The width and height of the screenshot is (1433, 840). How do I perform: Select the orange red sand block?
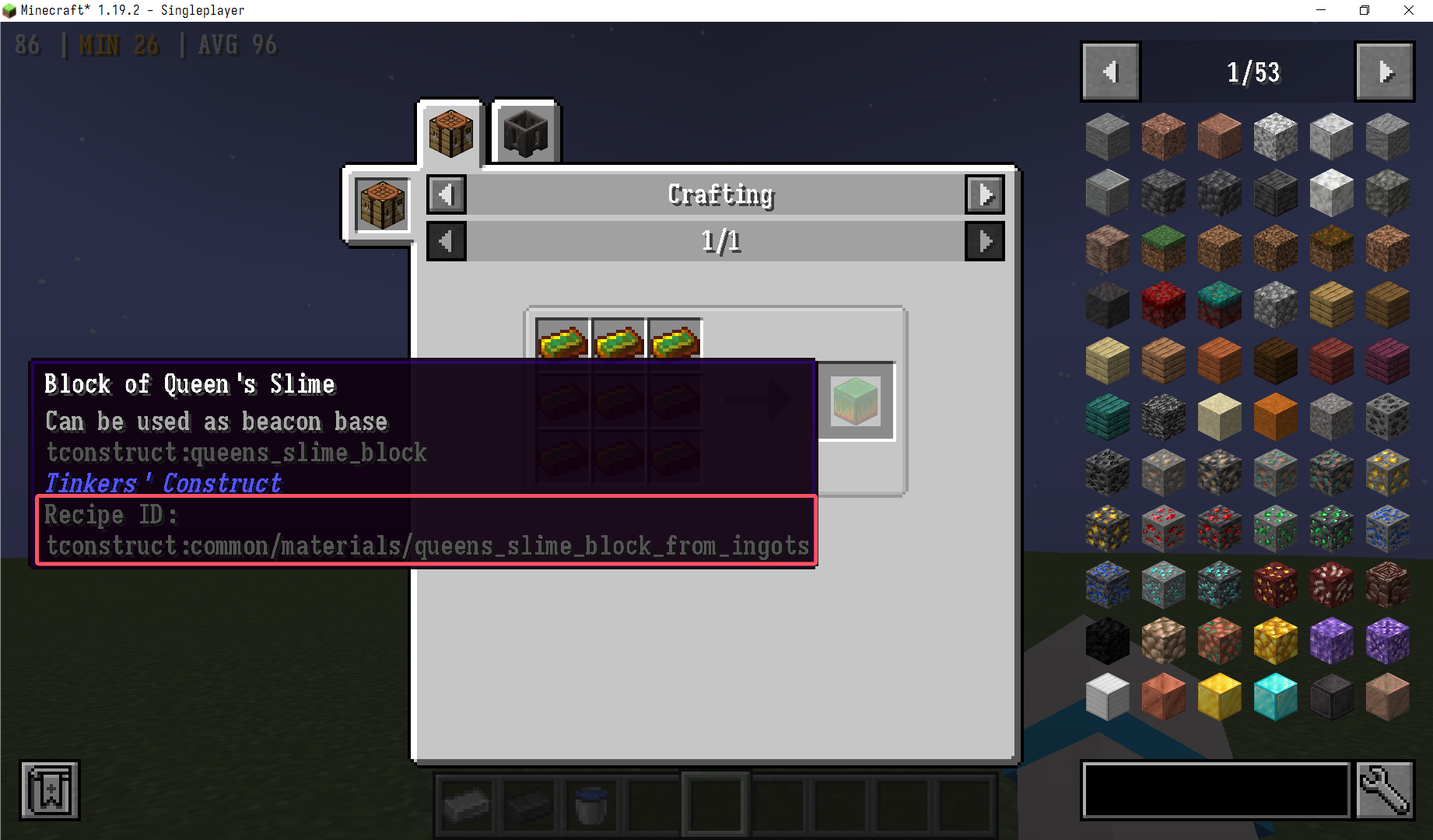[1275, 417]
